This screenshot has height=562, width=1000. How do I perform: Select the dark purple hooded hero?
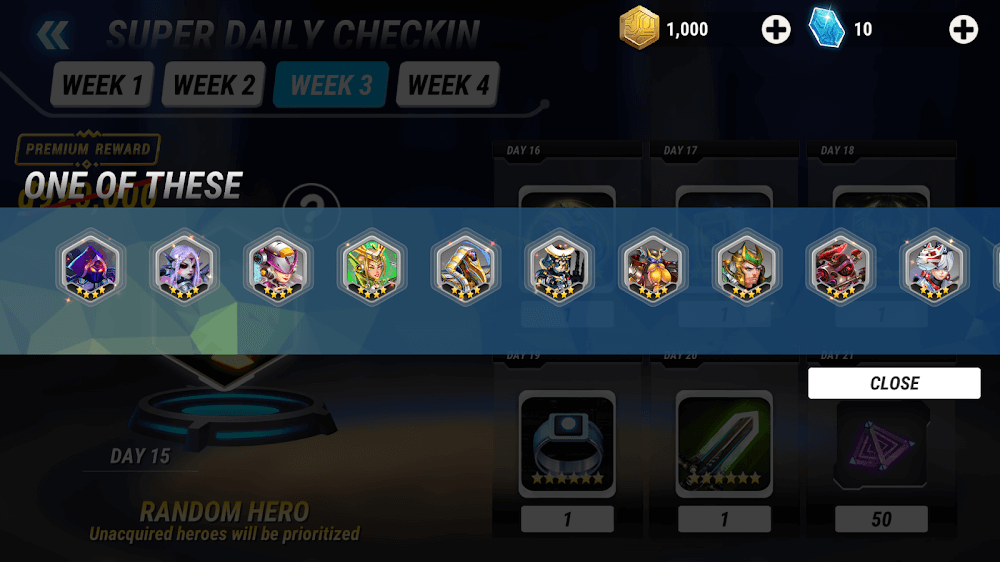[90, 267]
